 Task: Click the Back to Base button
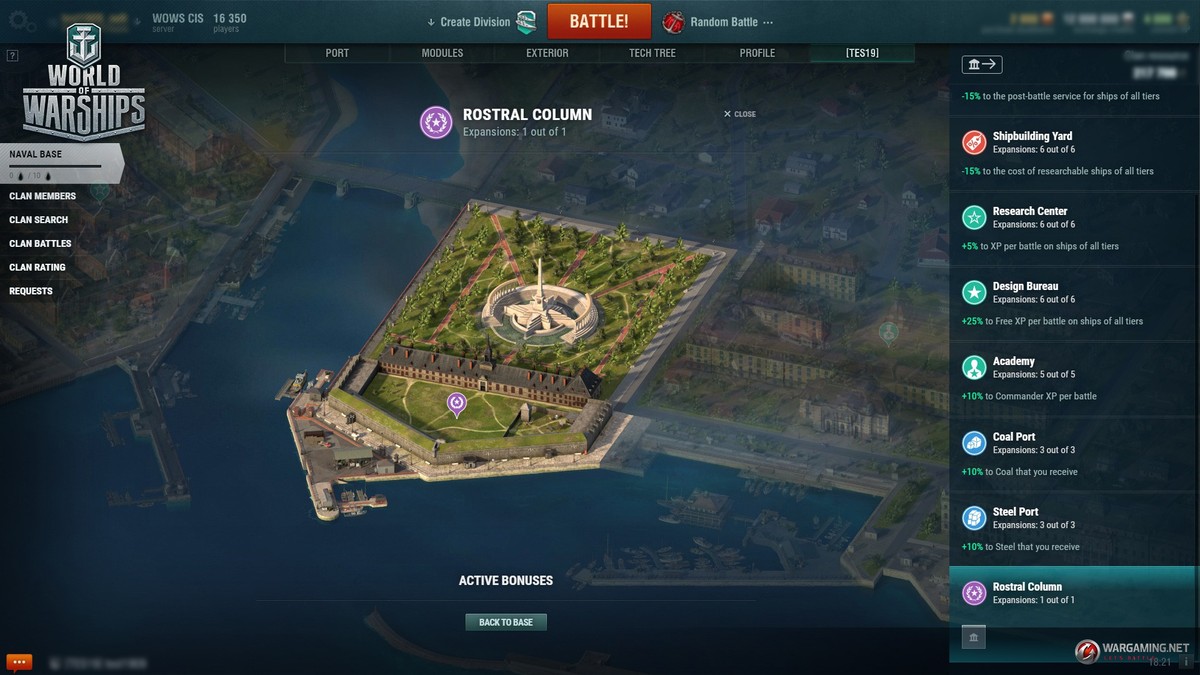click(506, 622)
